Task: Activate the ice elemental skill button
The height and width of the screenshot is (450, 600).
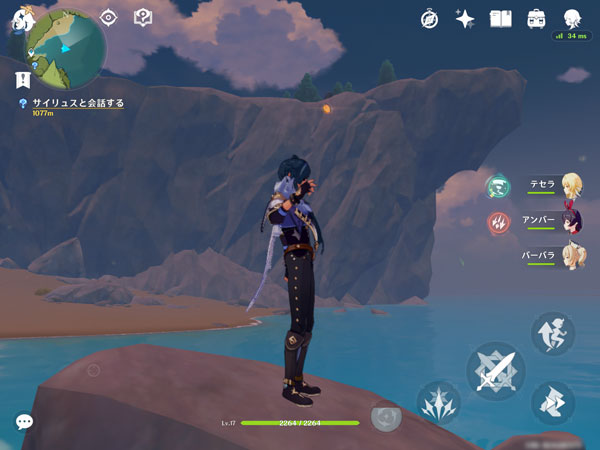Action: pos(438,404)
